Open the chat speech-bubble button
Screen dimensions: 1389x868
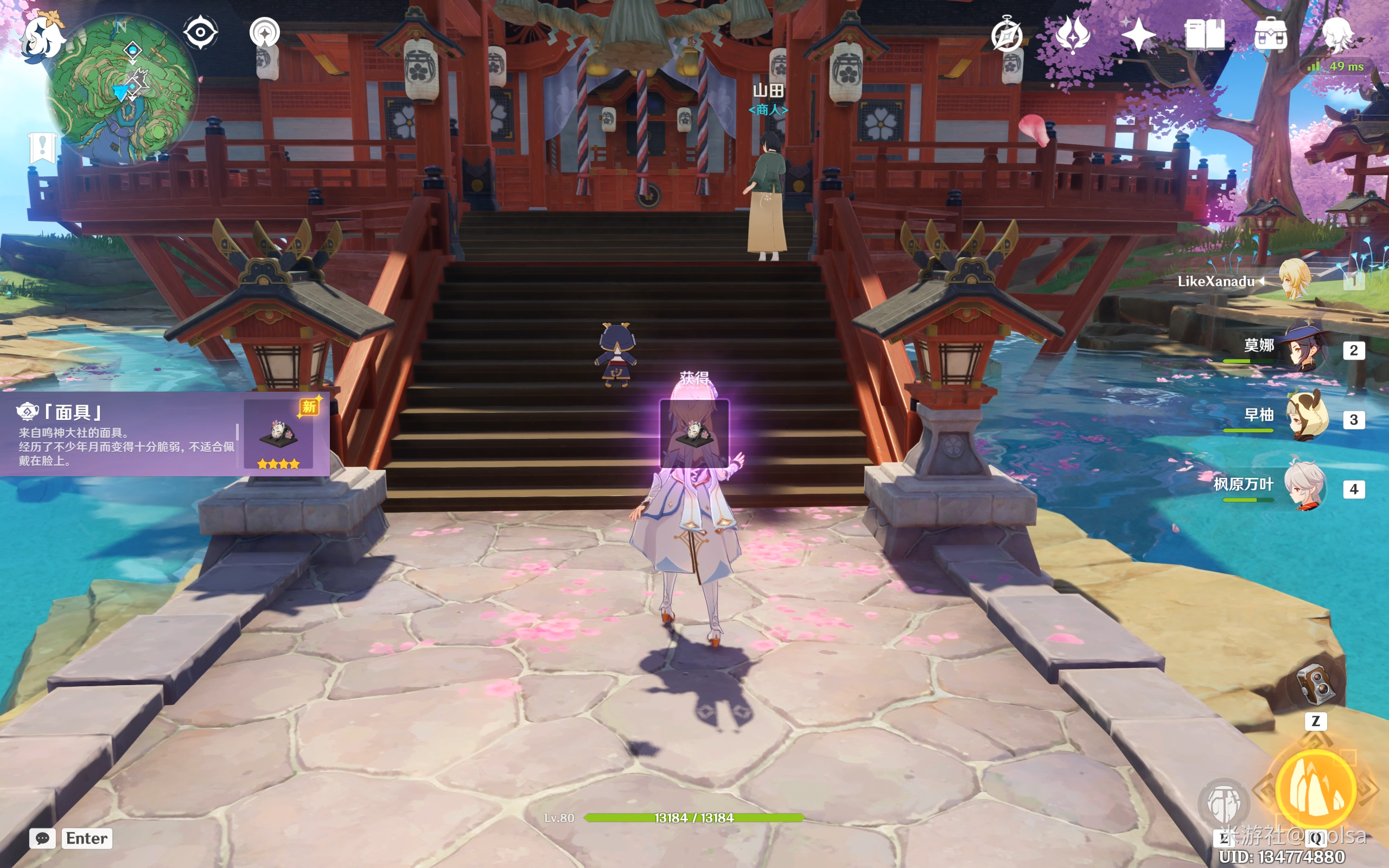click(42, 838)
